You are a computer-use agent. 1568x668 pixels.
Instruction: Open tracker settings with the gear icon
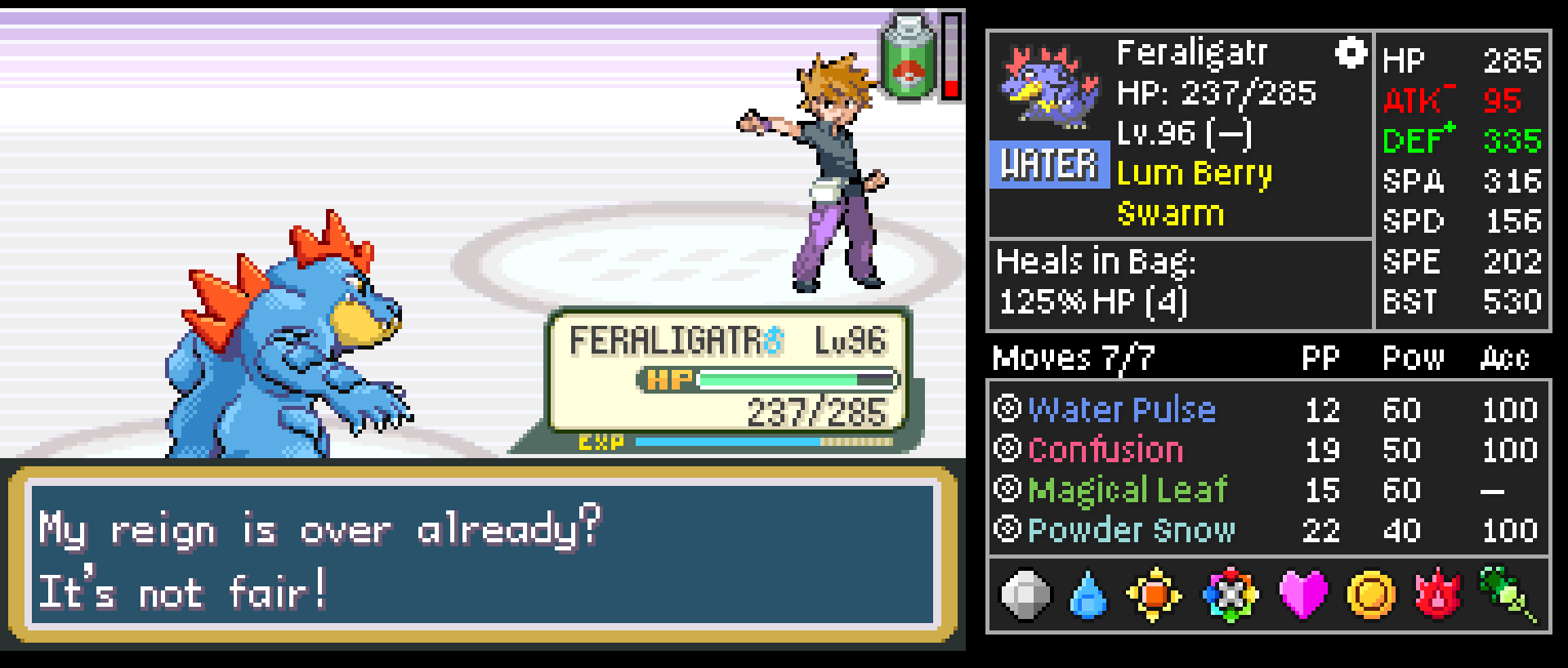point(1351,53)
